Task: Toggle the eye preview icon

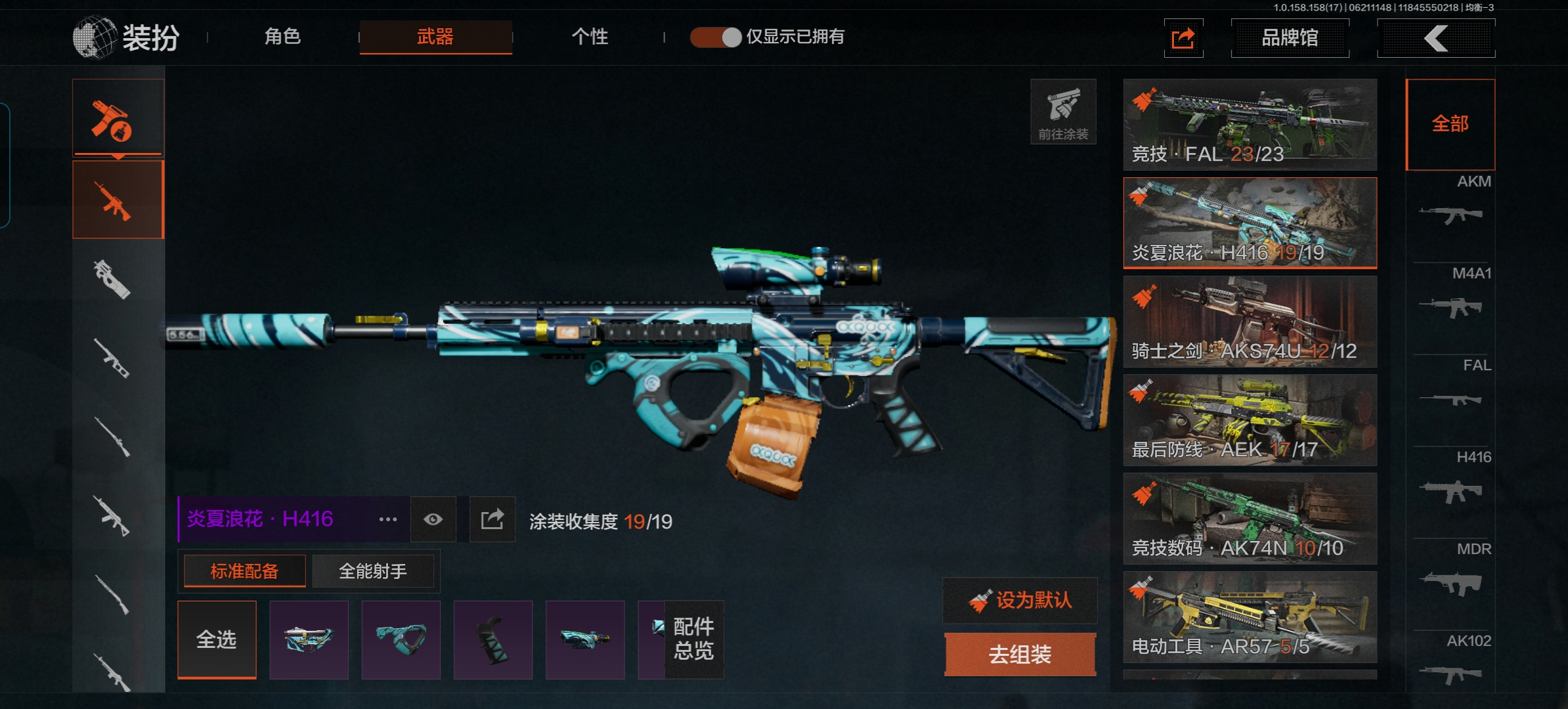Action: point(433,520)
